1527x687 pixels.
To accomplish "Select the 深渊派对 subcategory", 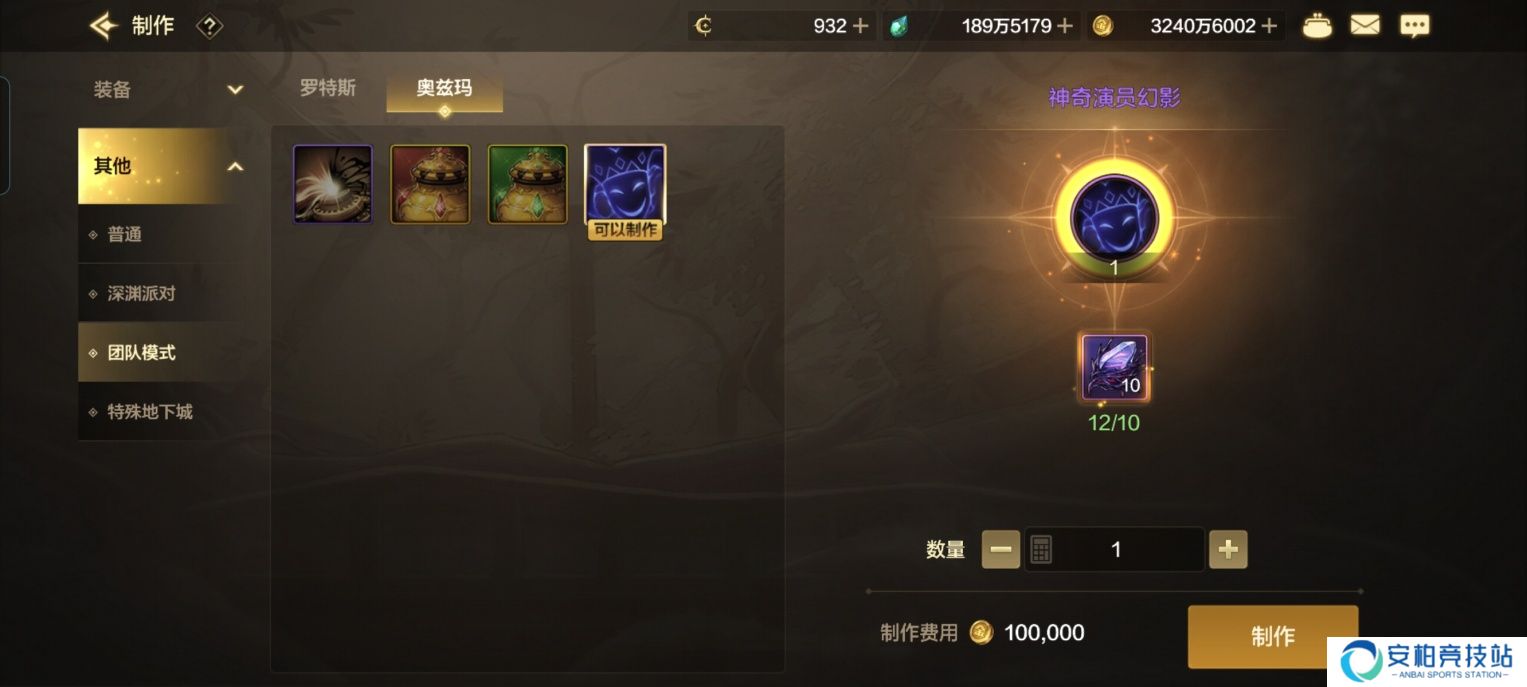I will [x=142, y=294].
